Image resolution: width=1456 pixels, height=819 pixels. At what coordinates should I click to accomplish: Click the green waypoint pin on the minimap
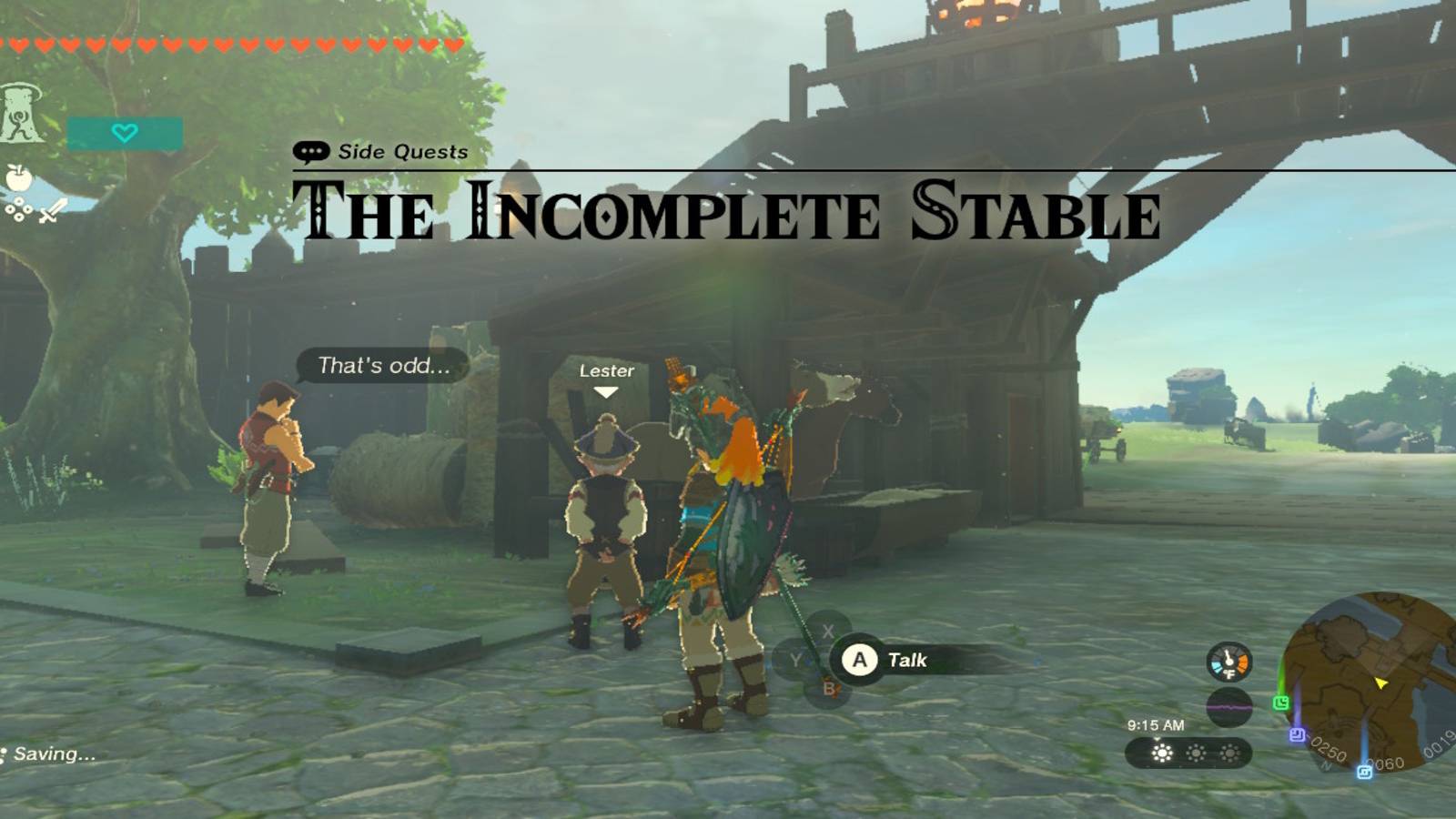[x=1281, y=702]
